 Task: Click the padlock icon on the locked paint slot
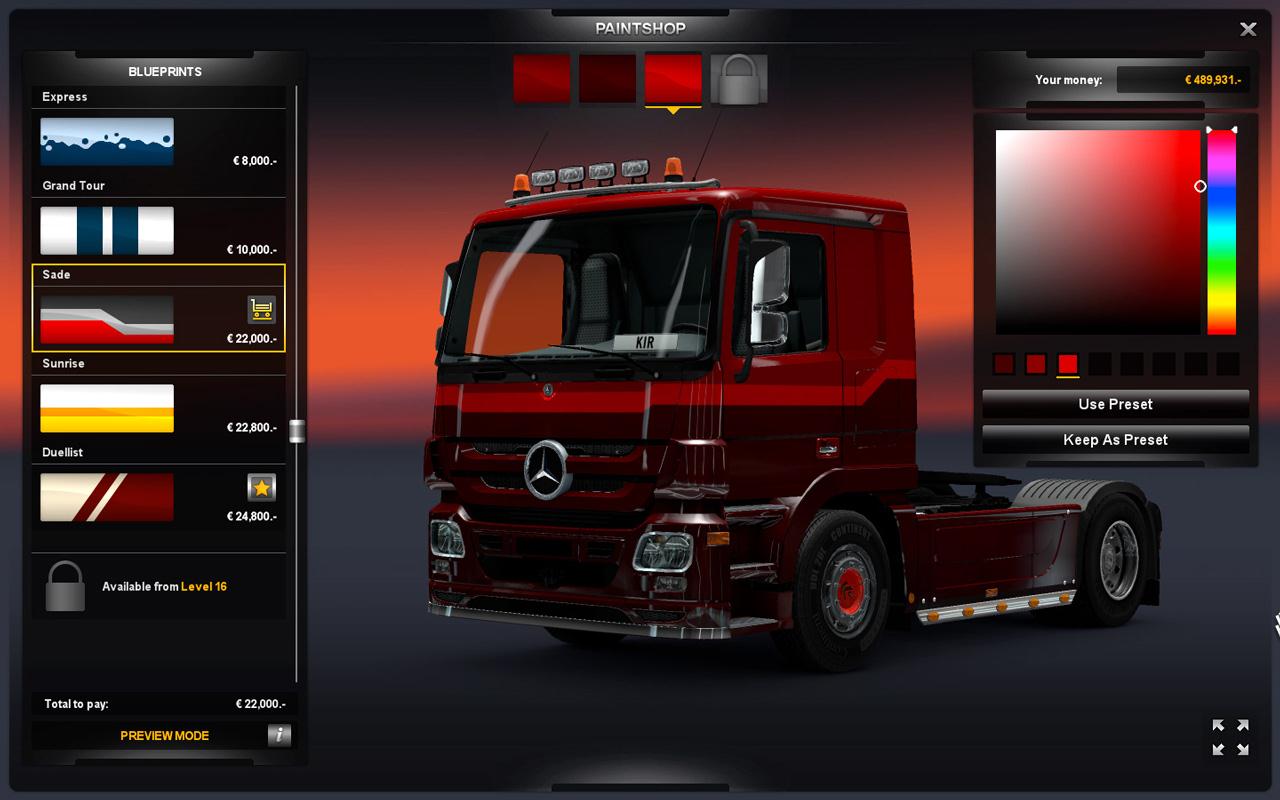740,76
